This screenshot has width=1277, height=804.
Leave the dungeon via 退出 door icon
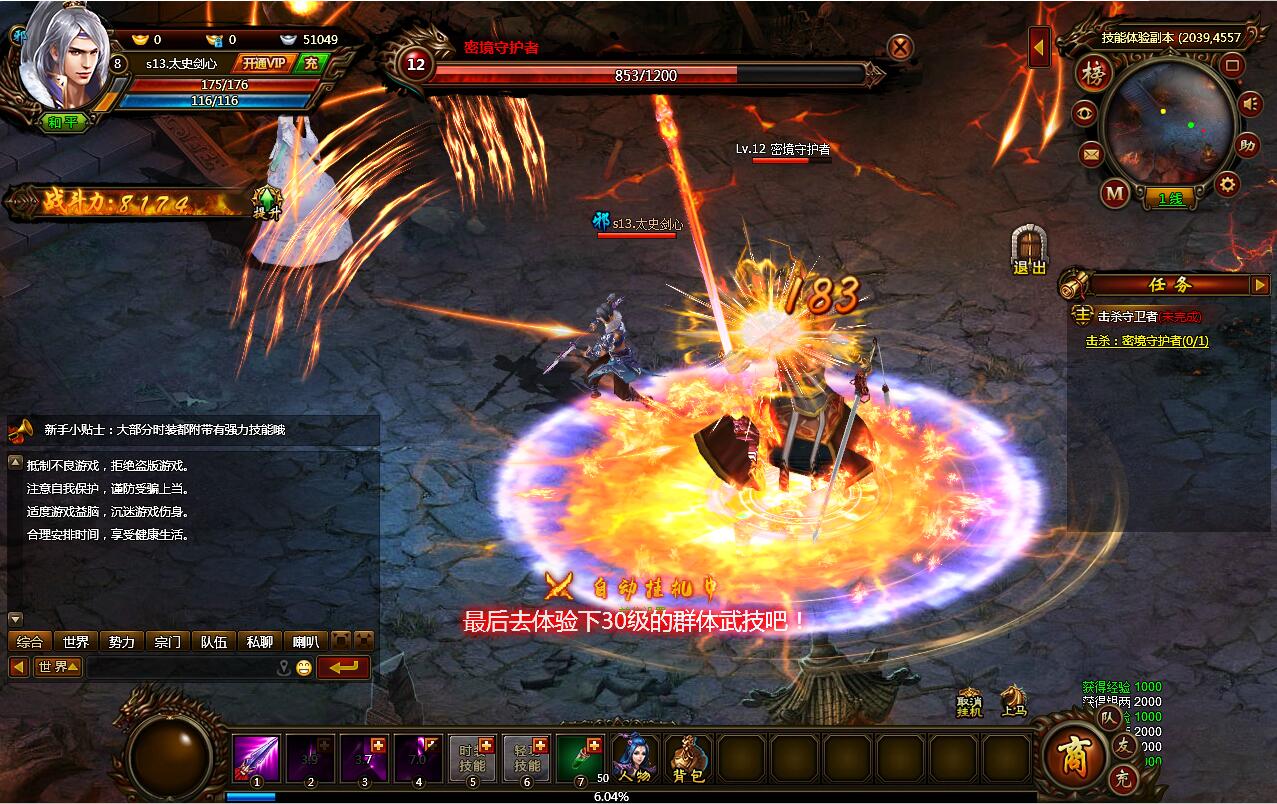(1029, 250)
